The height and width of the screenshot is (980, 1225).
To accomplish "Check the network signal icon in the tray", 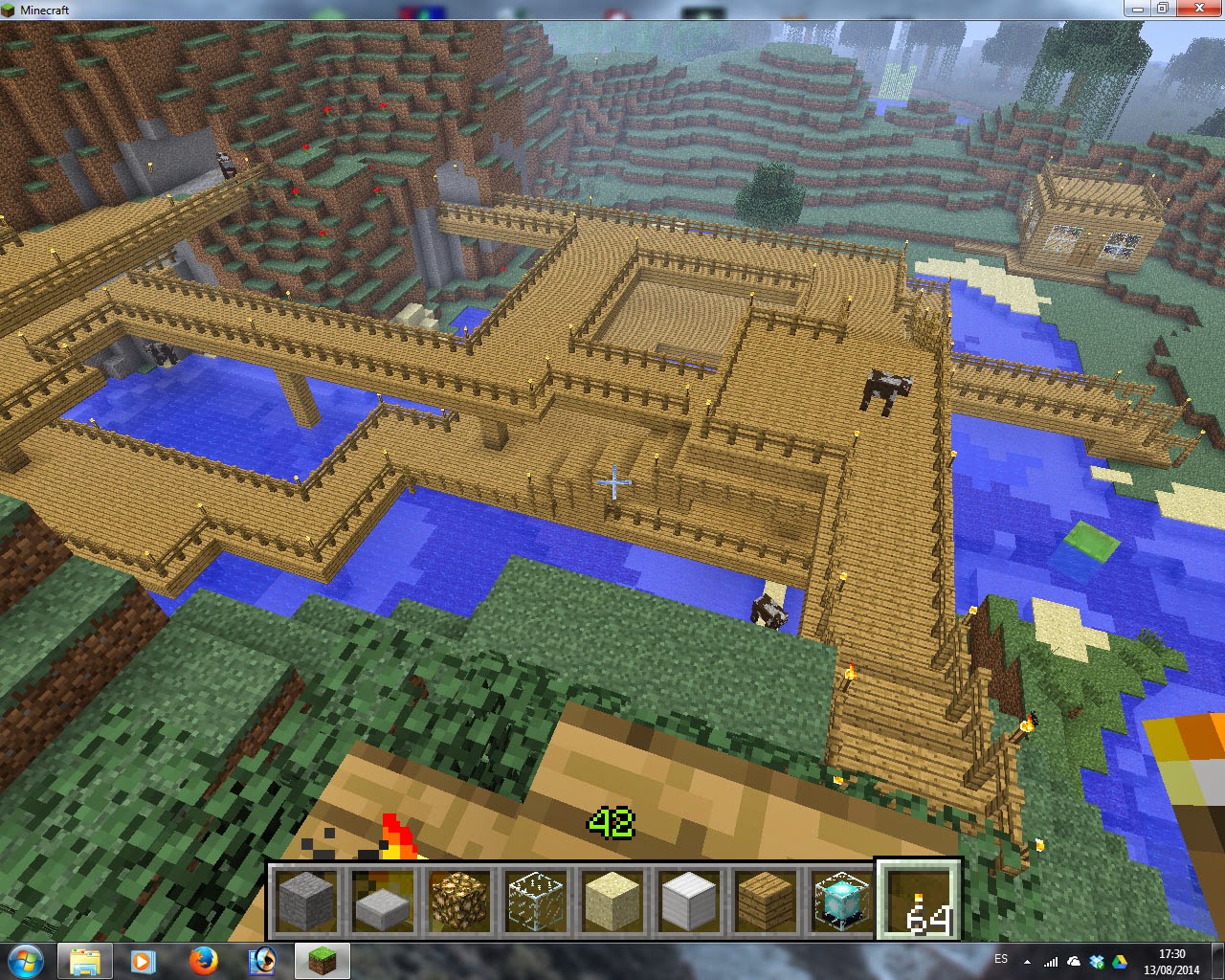I will pos(1051,960).
